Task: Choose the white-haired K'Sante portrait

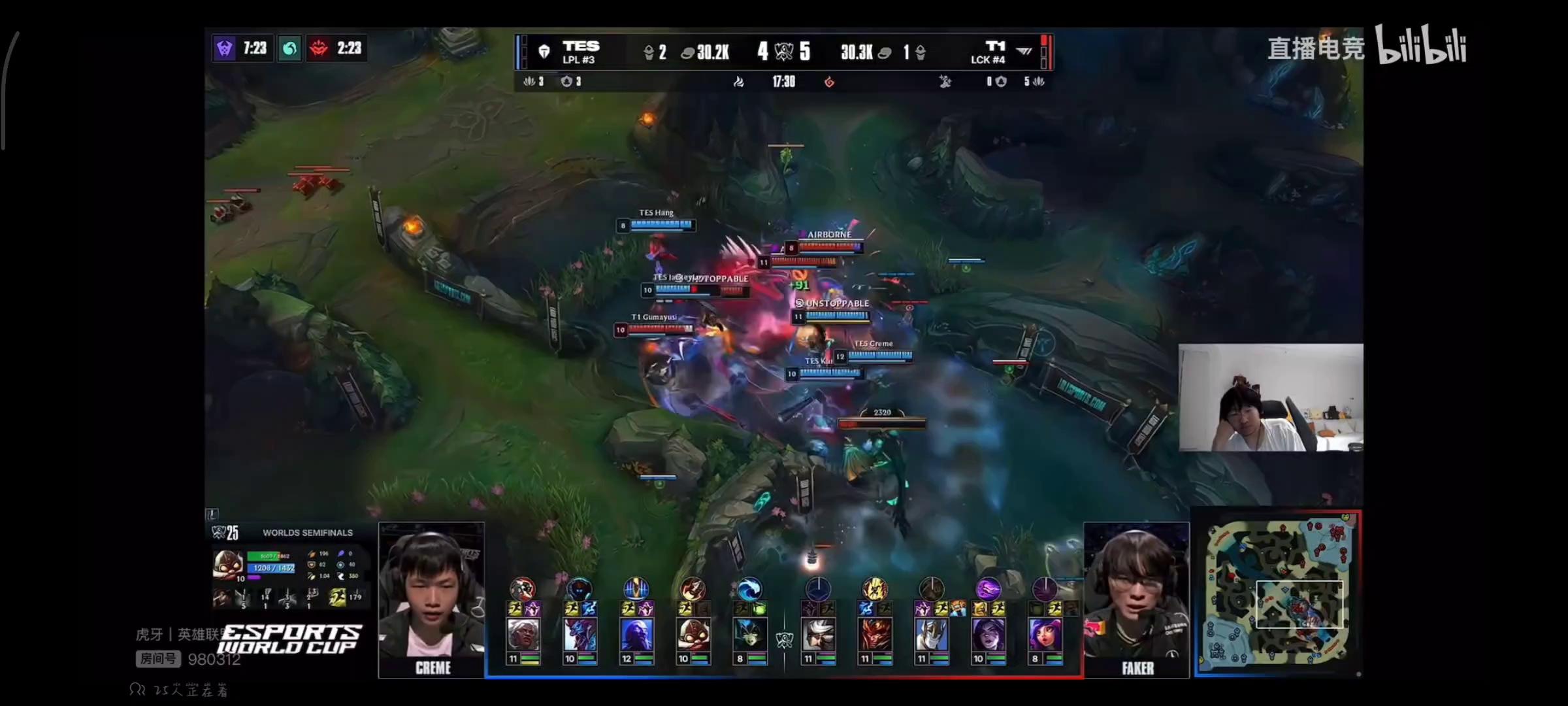Action: coord(523,635)
